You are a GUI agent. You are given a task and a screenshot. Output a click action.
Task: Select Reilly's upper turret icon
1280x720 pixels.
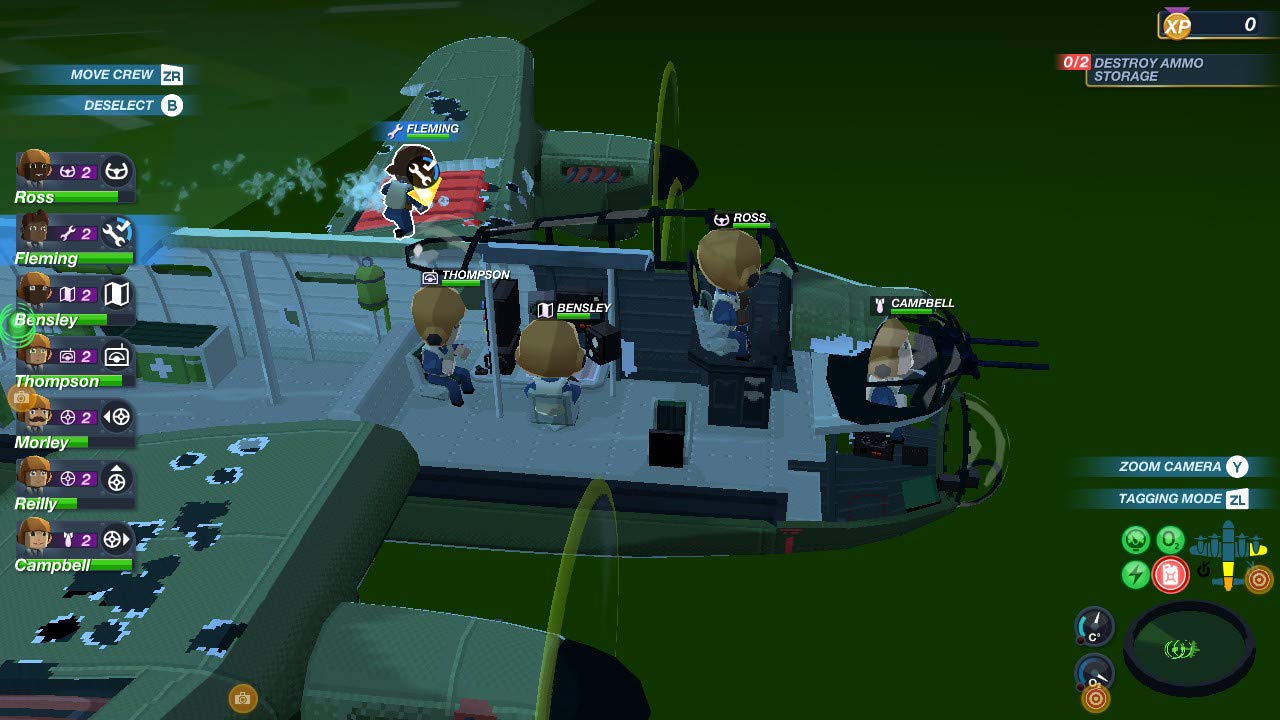(116, 478)
